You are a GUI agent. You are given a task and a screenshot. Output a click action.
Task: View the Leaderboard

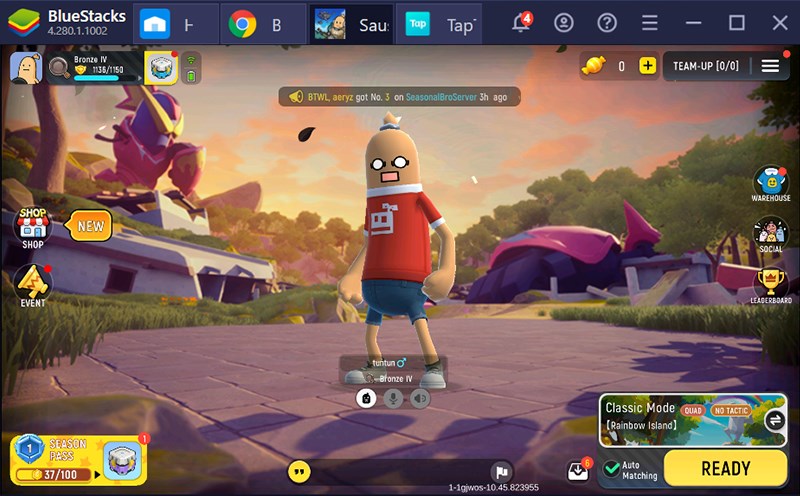pos(770,285)
